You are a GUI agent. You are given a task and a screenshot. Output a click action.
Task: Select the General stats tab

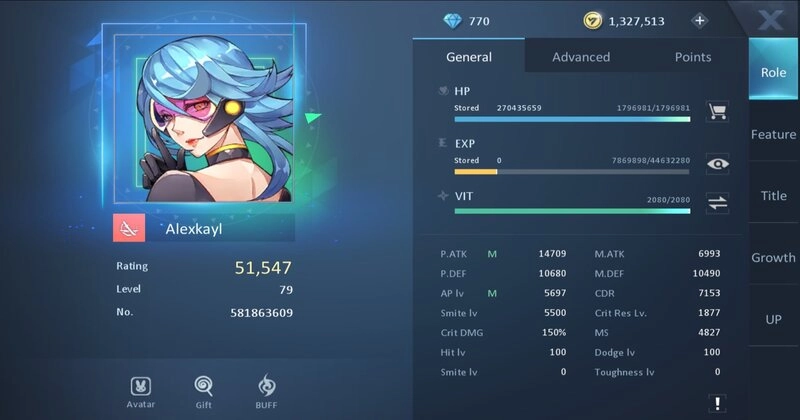[468, 57]
